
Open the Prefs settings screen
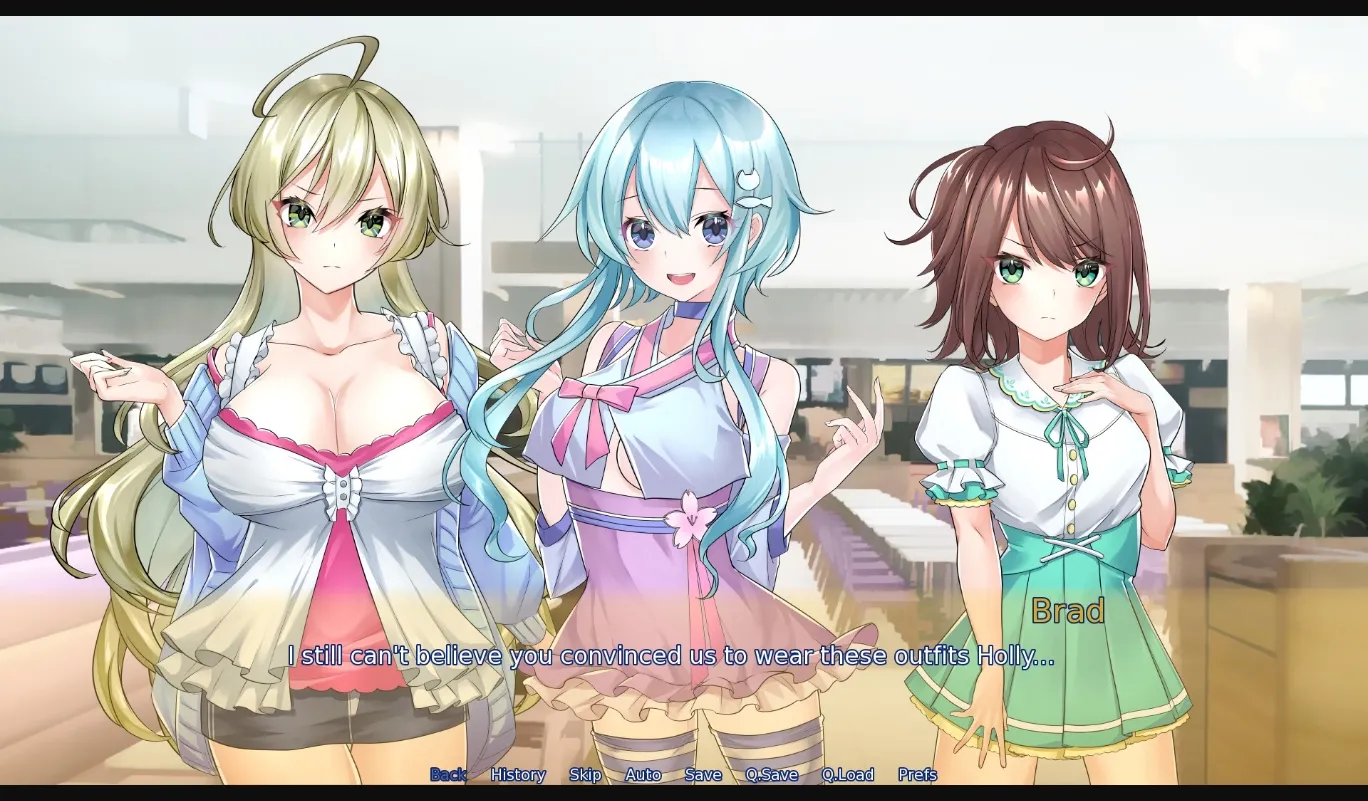(x=919, y=775)
